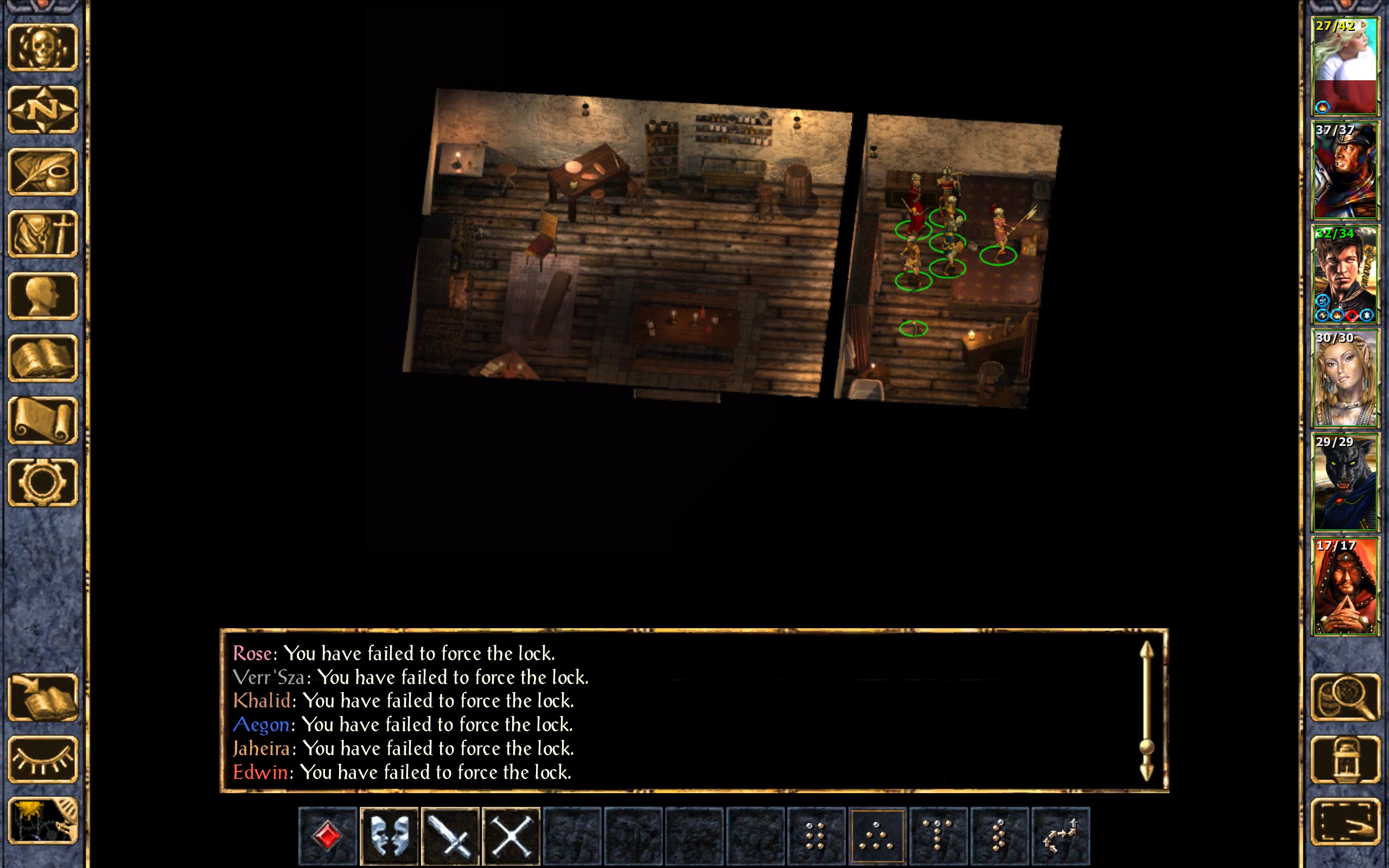Select the single sword attack action
This screenshot has width=1389, height=868.
coord(450,835)
